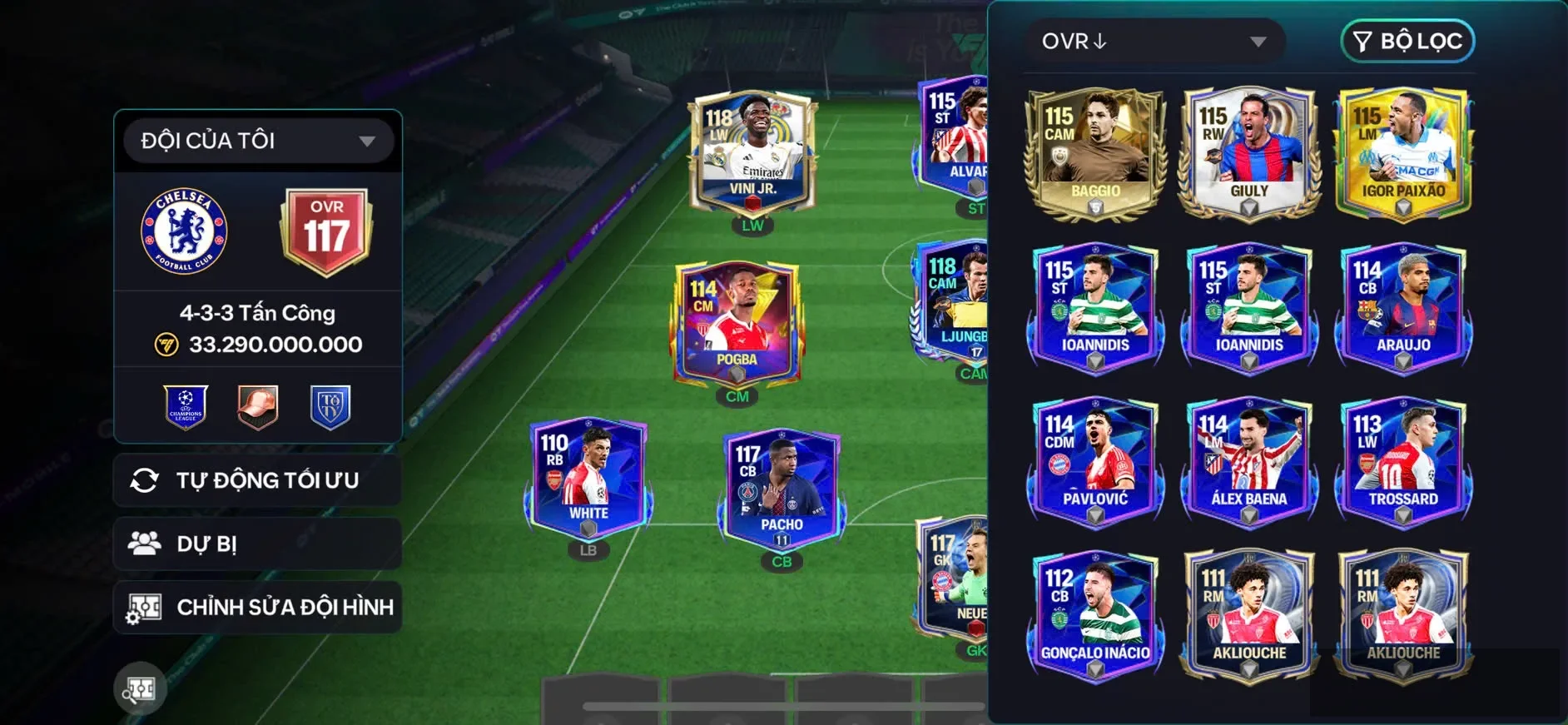The height and width of the screenshot is (725, 1568).
Task: Choose Chỉnh Sửa Đội Hình formation edit
Action: click(x=258, y=608)
